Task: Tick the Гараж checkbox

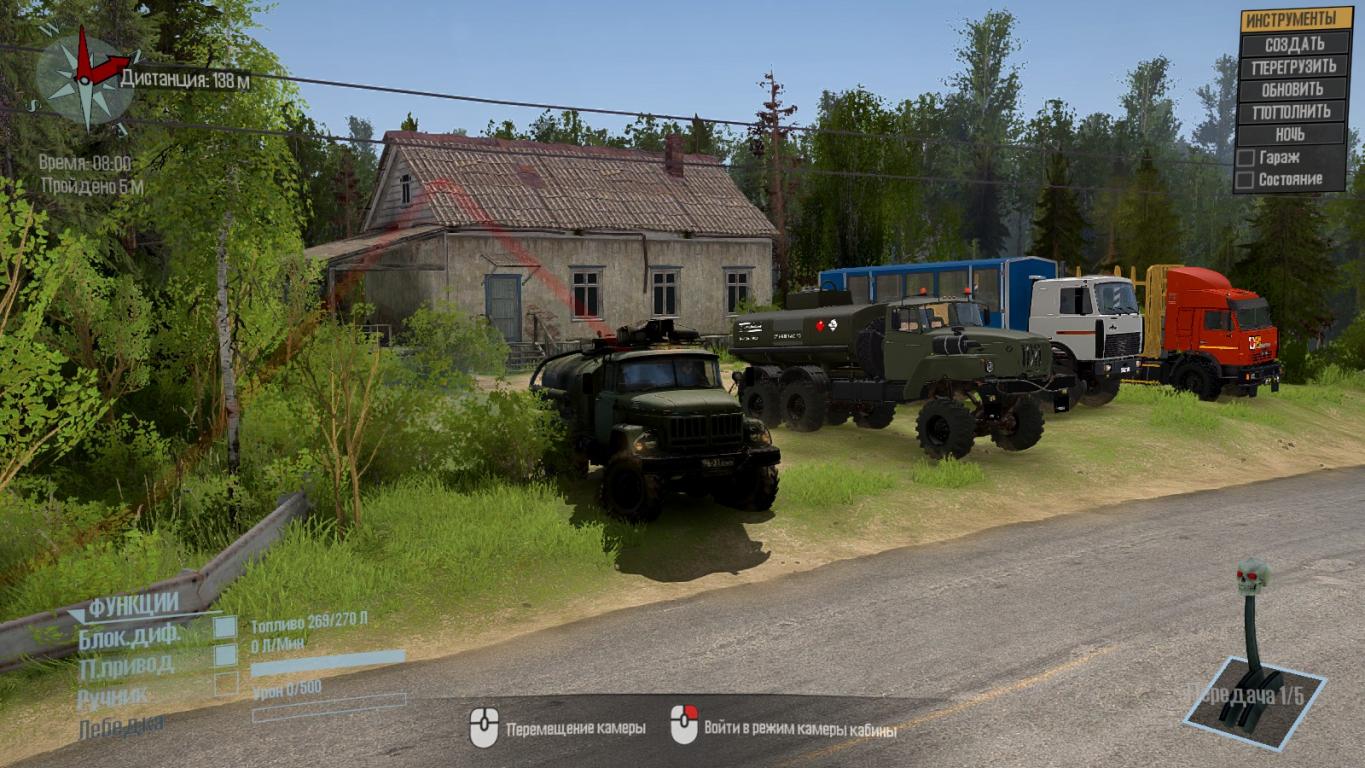Action: 1245,158
